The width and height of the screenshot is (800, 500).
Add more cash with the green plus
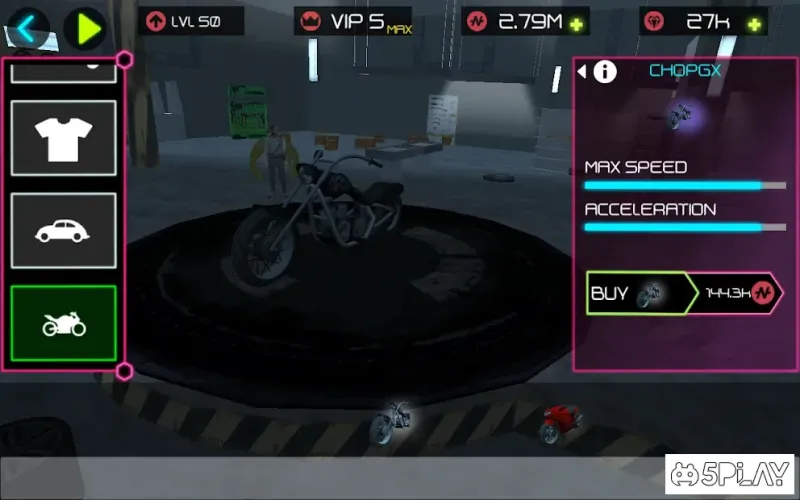pyautogui.click(x=576, y=23)
